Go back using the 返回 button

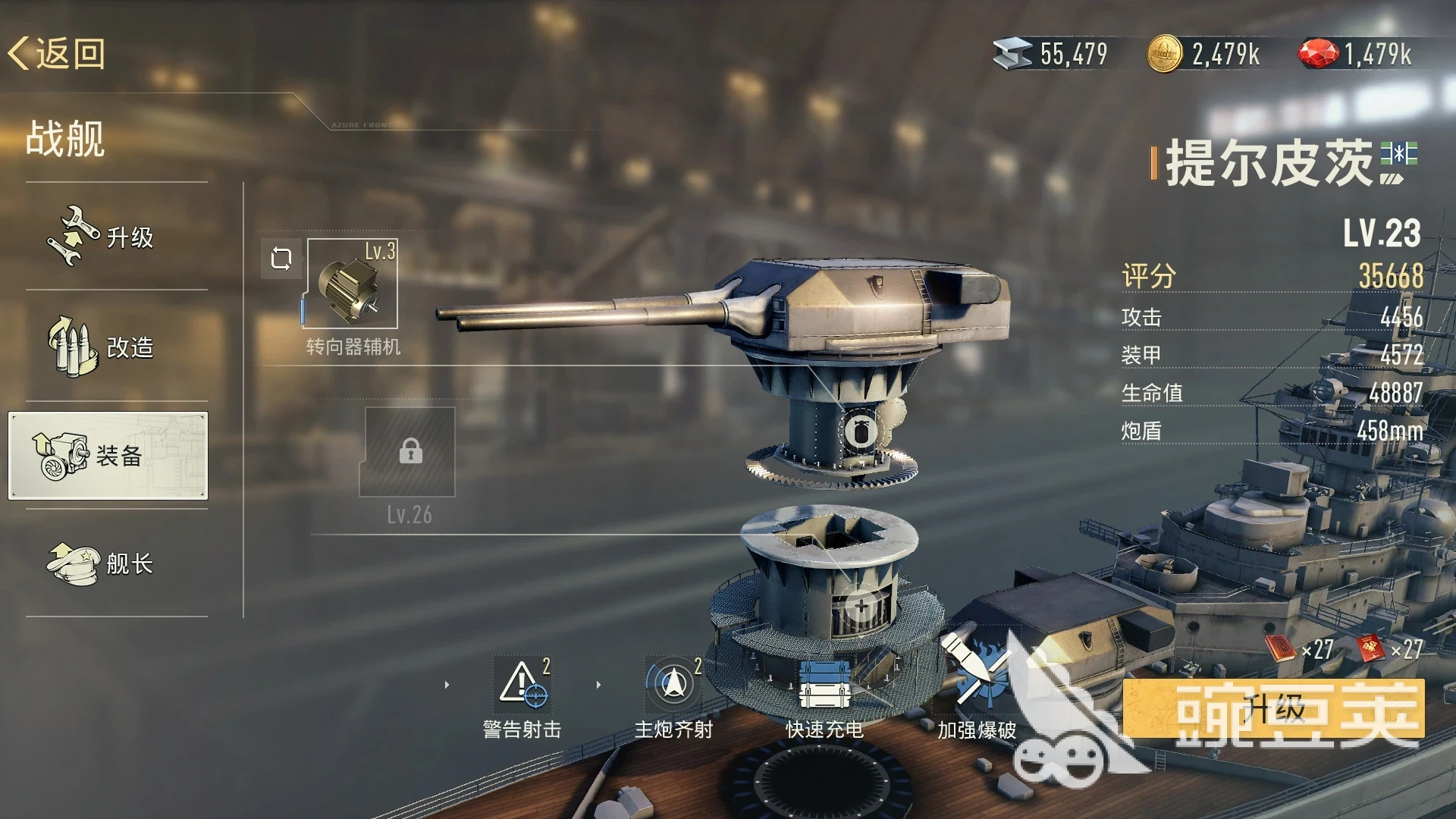click(57, 54)
